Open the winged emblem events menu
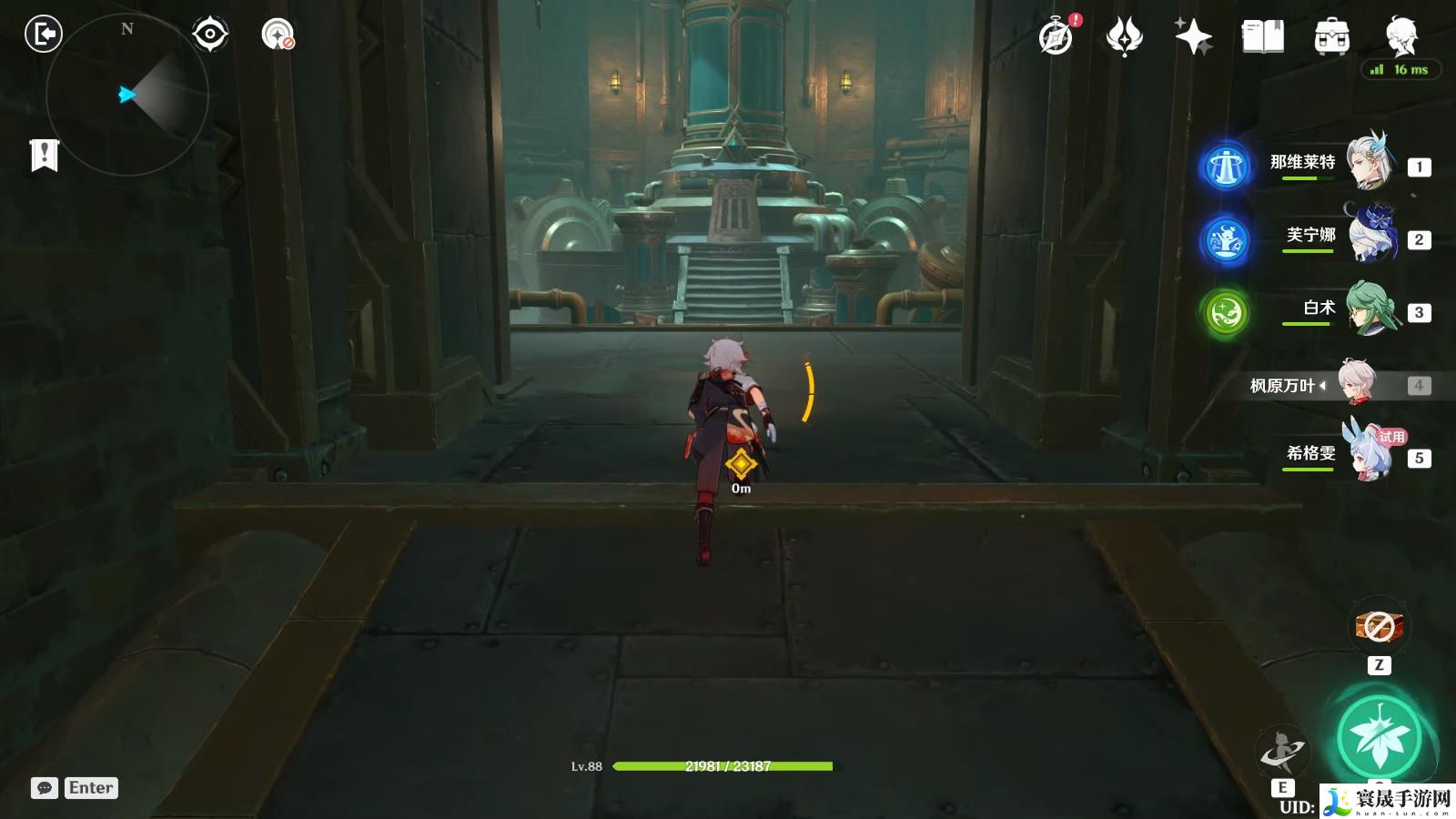The height and width of the screenshot is (819, 1456). (x=1125, y=37)
